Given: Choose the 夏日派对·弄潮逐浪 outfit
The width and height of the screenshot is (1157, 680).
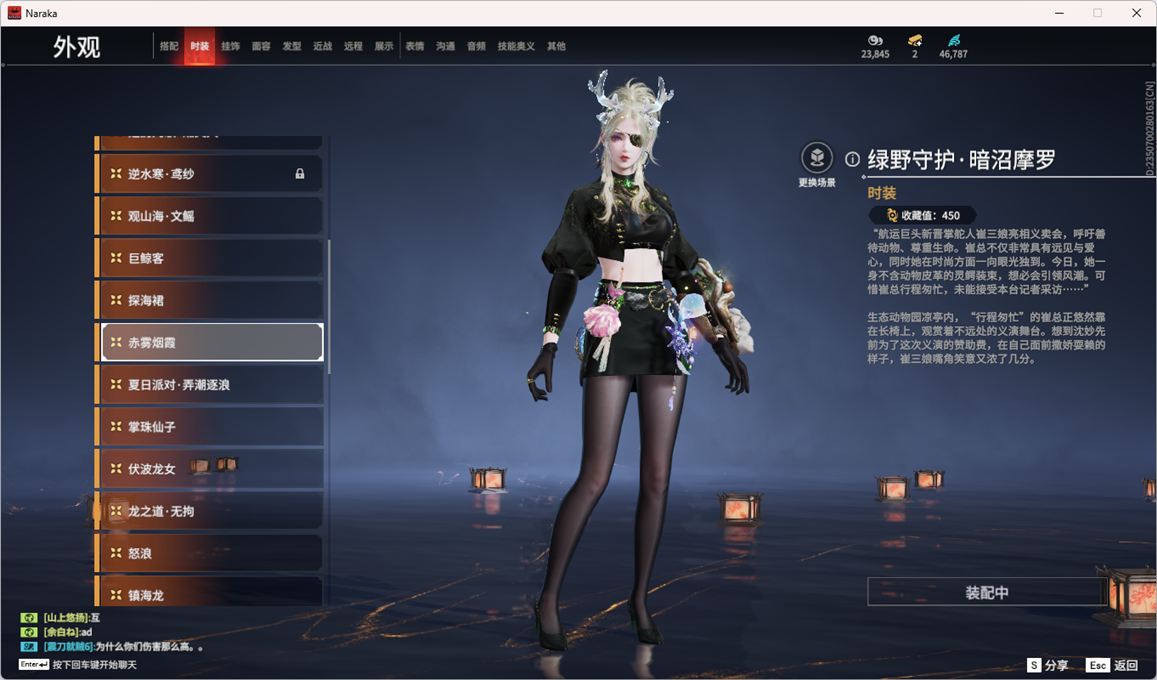Looking at the screenshot, I should pos(211,384).
